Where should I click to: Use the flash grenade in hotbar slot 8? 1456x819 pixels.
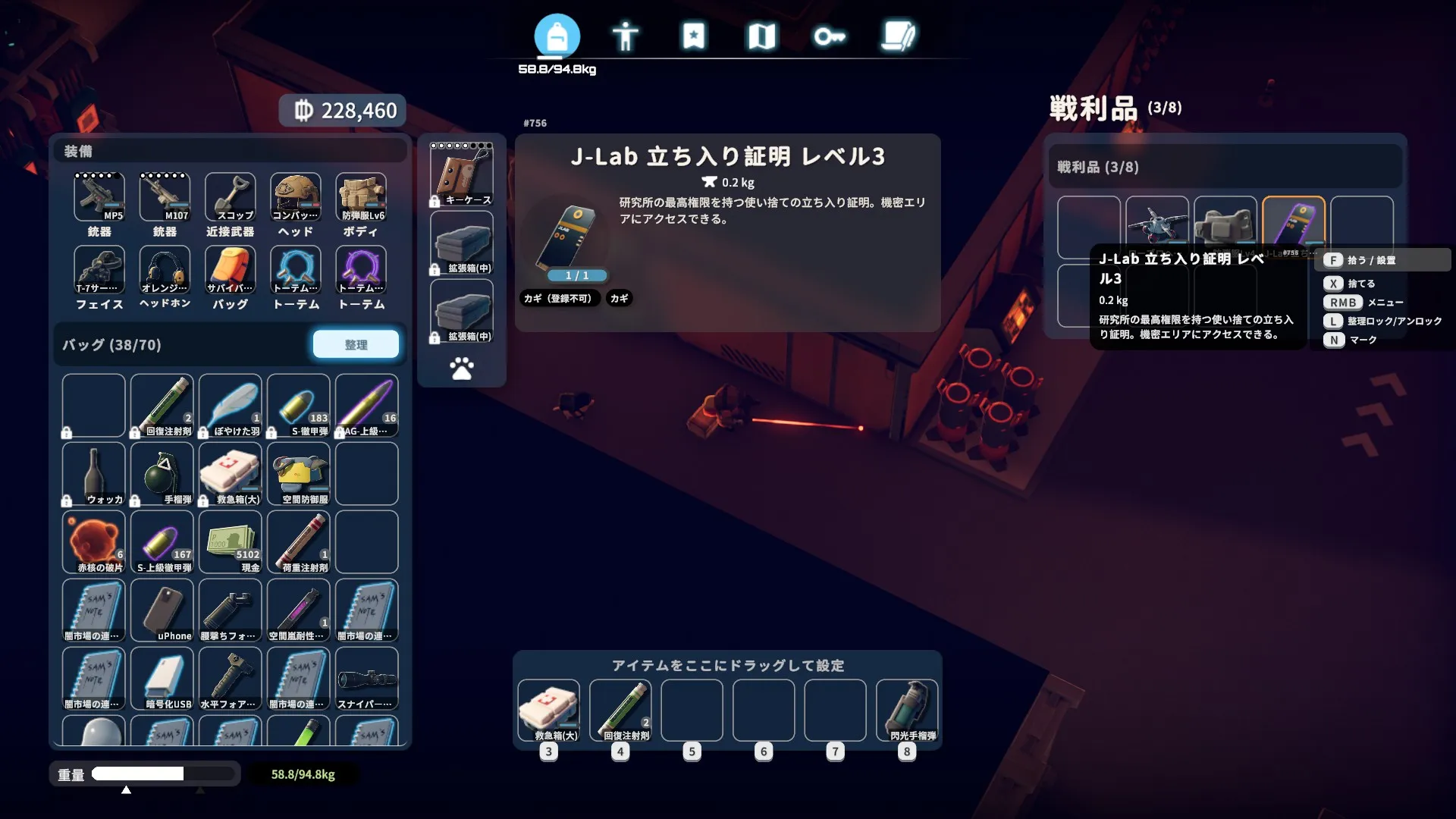tap(907, 711)
